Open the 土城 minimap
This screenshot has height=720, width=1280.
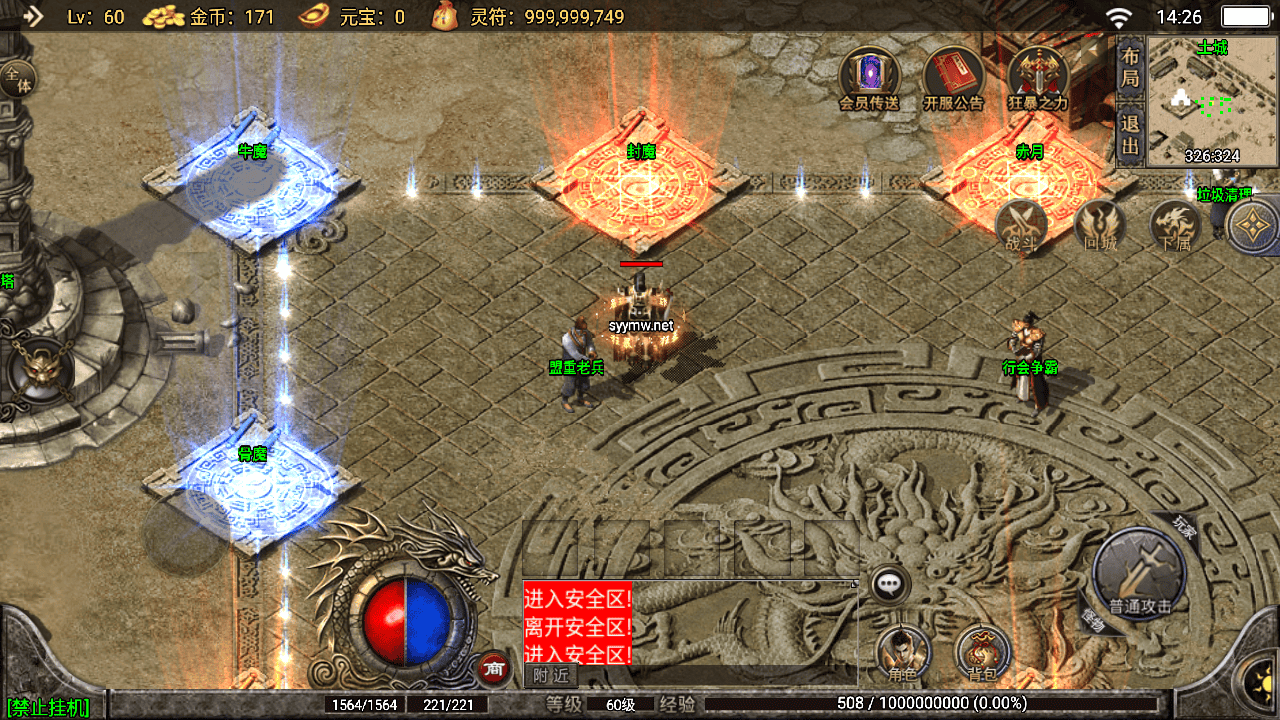pos(1212,102)
